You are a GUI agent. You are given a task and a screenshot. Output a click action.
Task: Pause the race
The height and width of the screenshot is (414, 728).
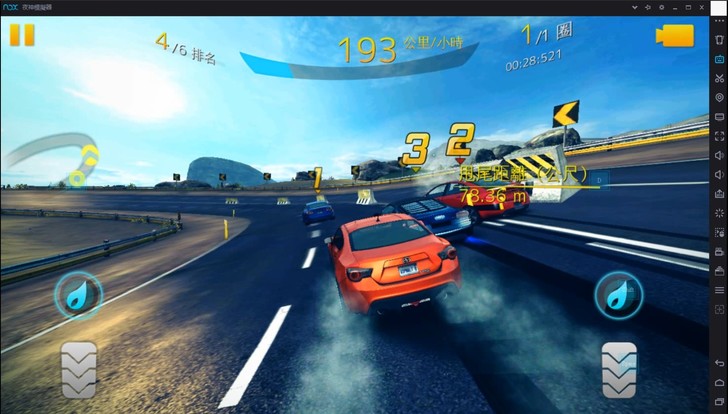[x=22, y=35]
